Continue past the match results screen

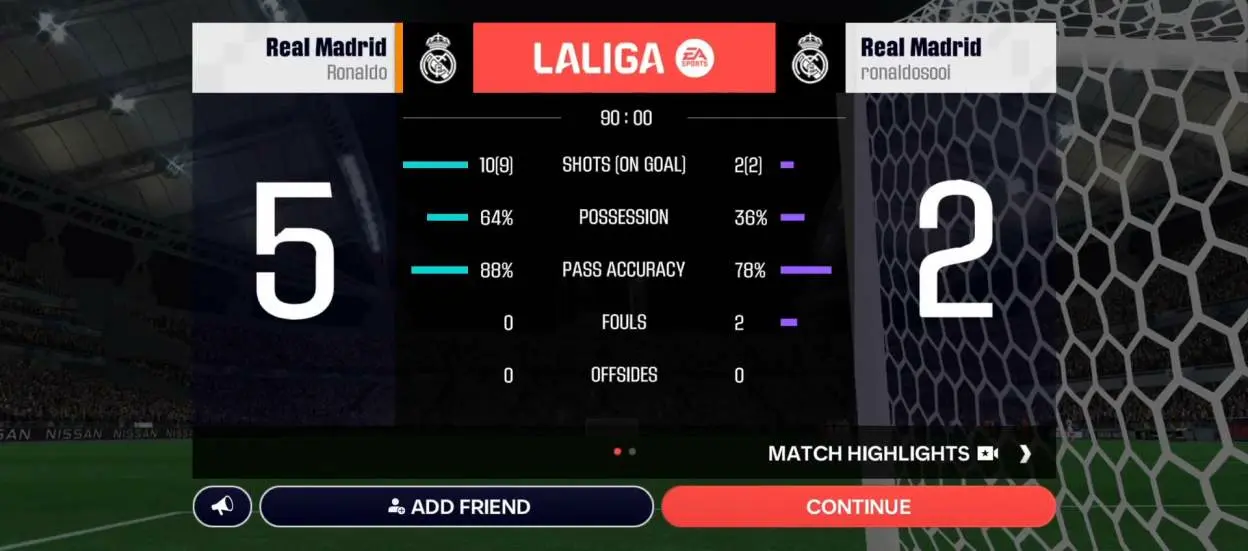pos(858,507)
